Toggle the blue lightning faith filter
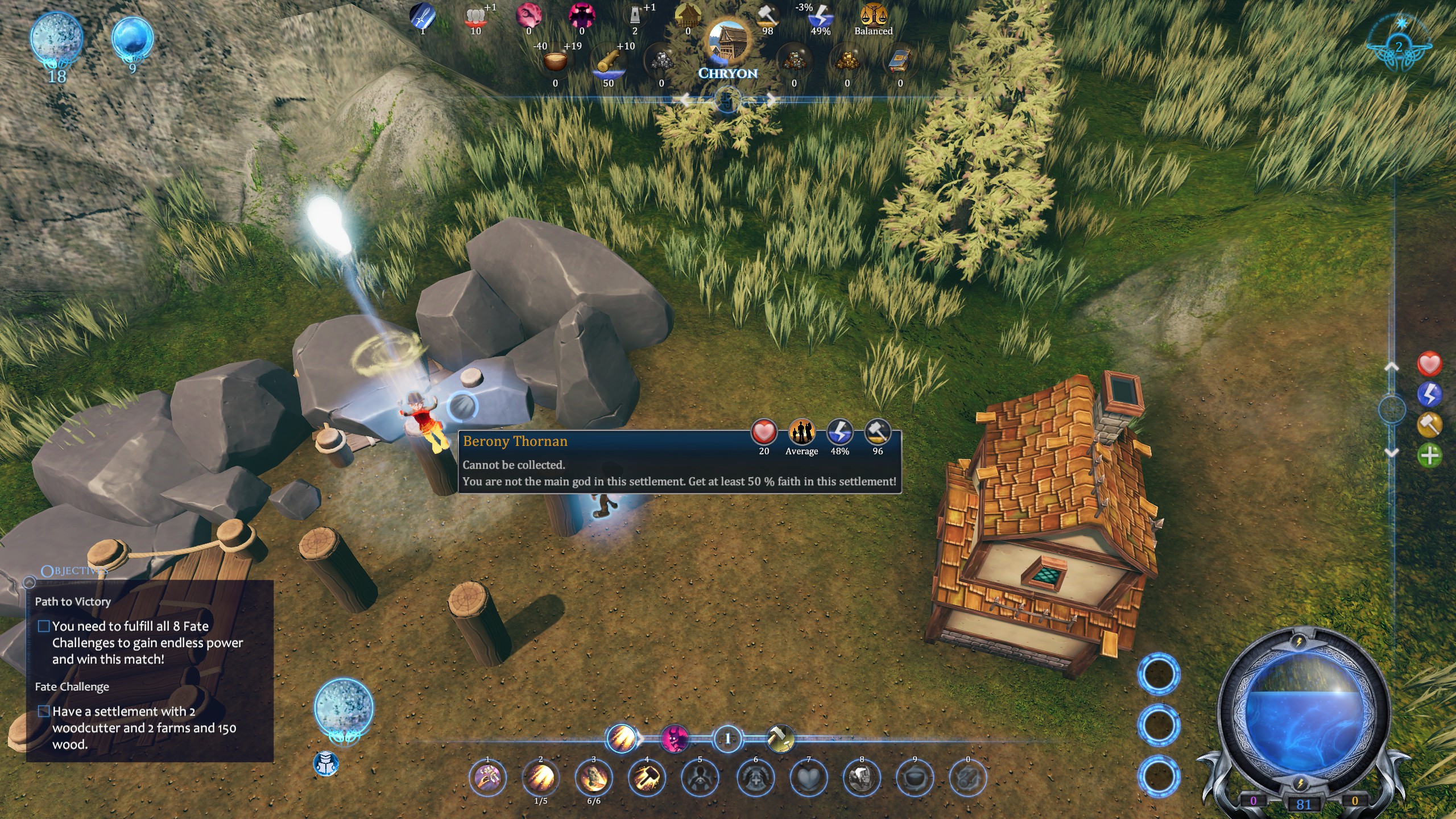This screenshot has width=1456, height=819. coord(1429,394)
